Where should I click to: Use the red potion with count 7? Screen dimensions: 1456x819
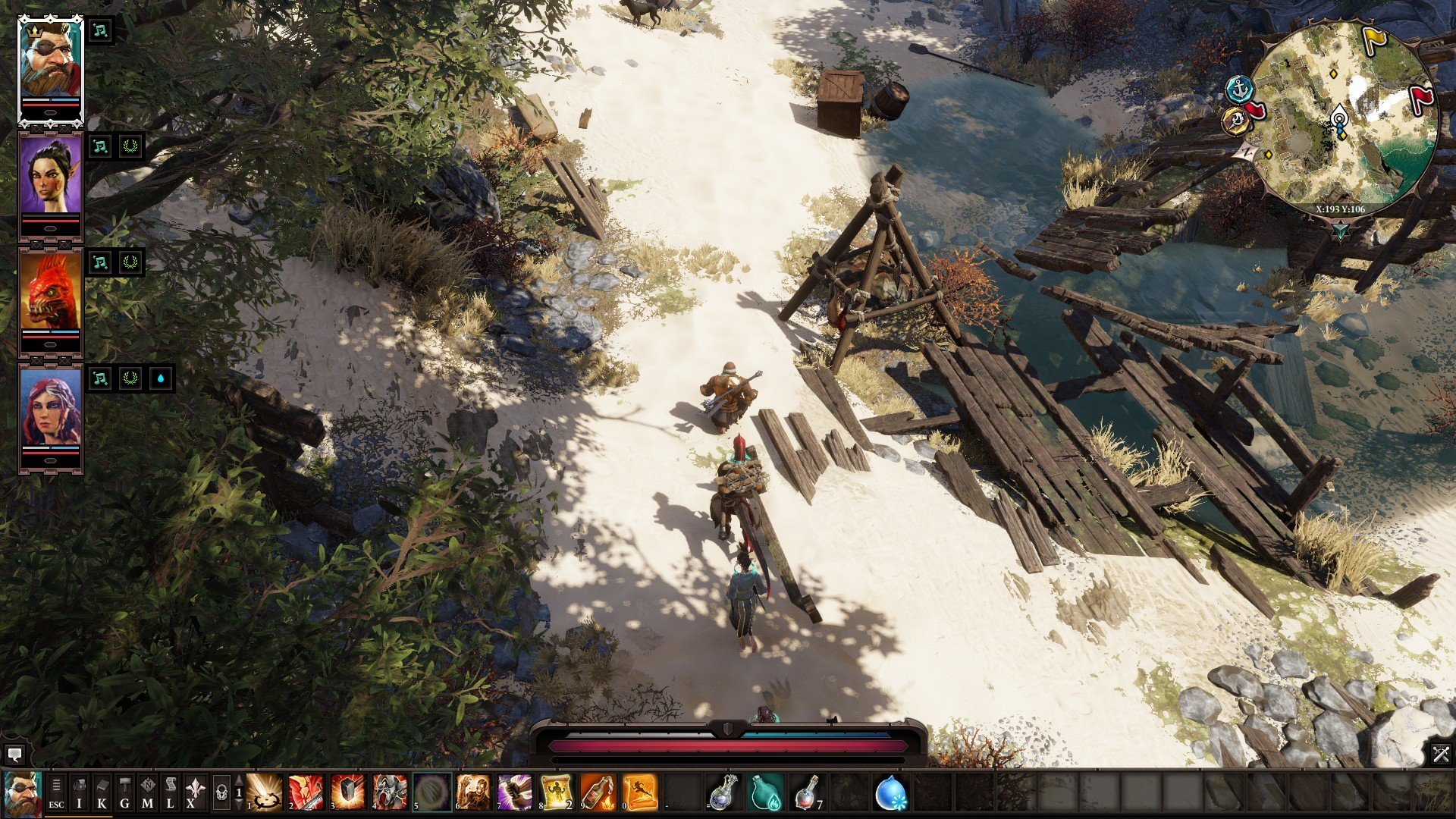pos(808,792)
